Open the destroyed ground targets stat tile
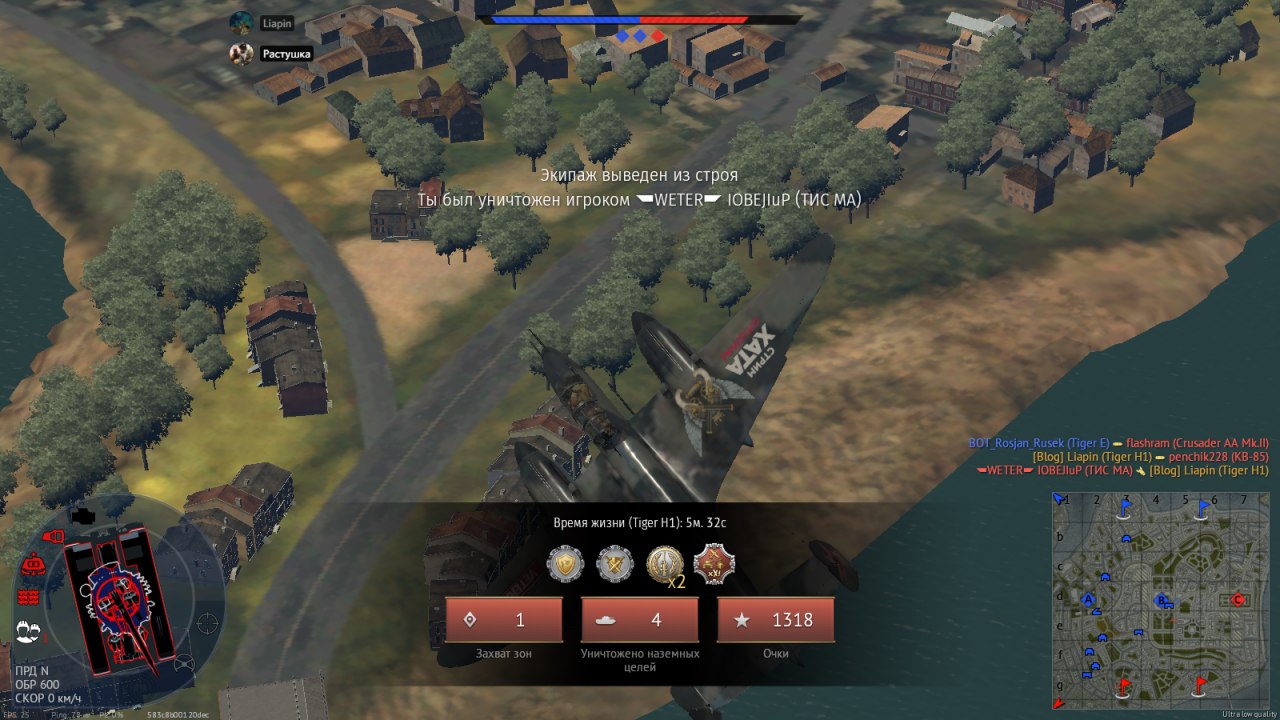Image resolution: width=1280 pixels, height=720 pixels. 640,620
